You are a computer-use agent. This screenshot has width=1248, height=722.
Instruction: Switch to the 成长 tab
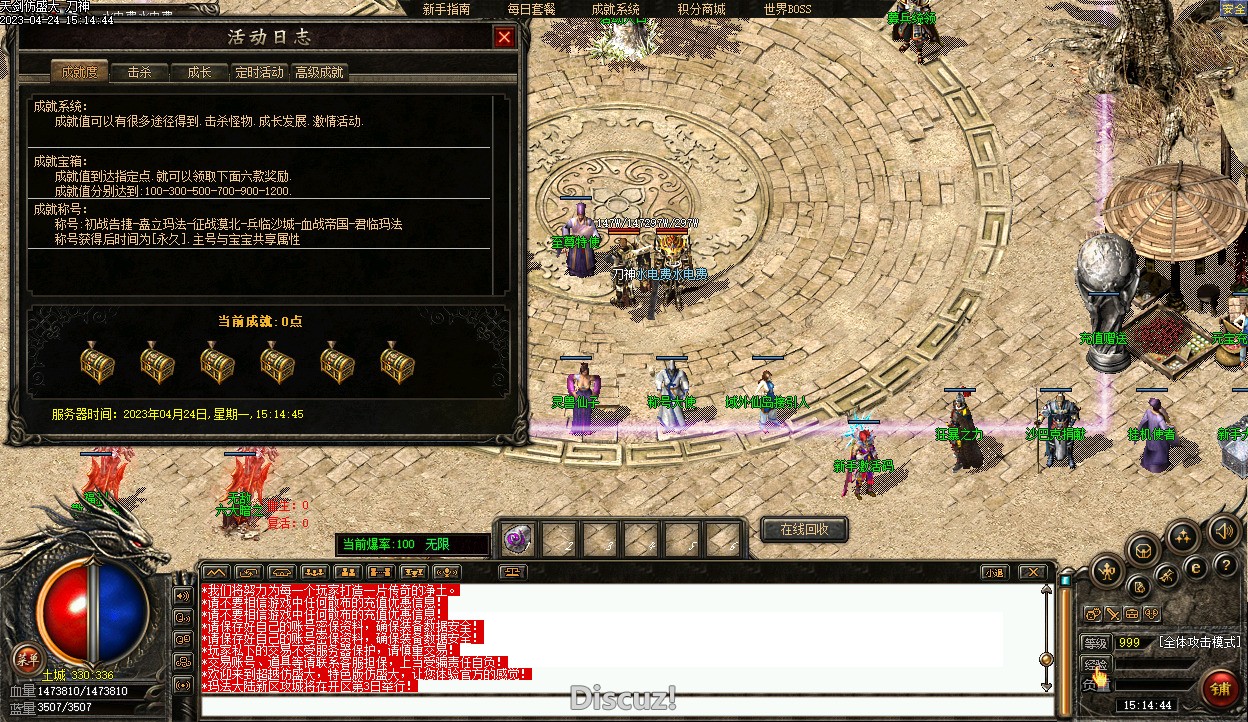[199, 72]
